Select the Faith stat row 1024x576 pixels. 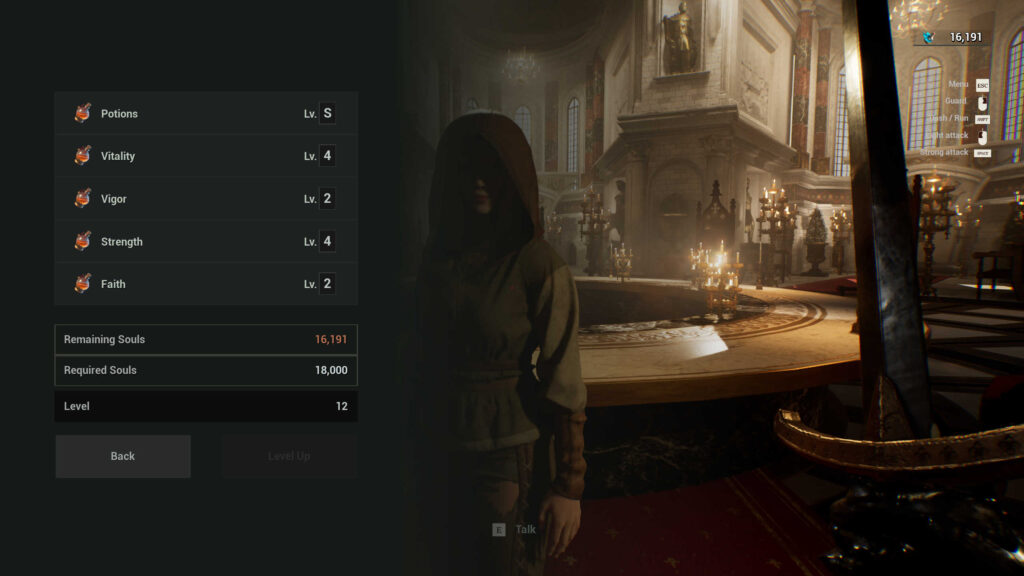point(205,284)
